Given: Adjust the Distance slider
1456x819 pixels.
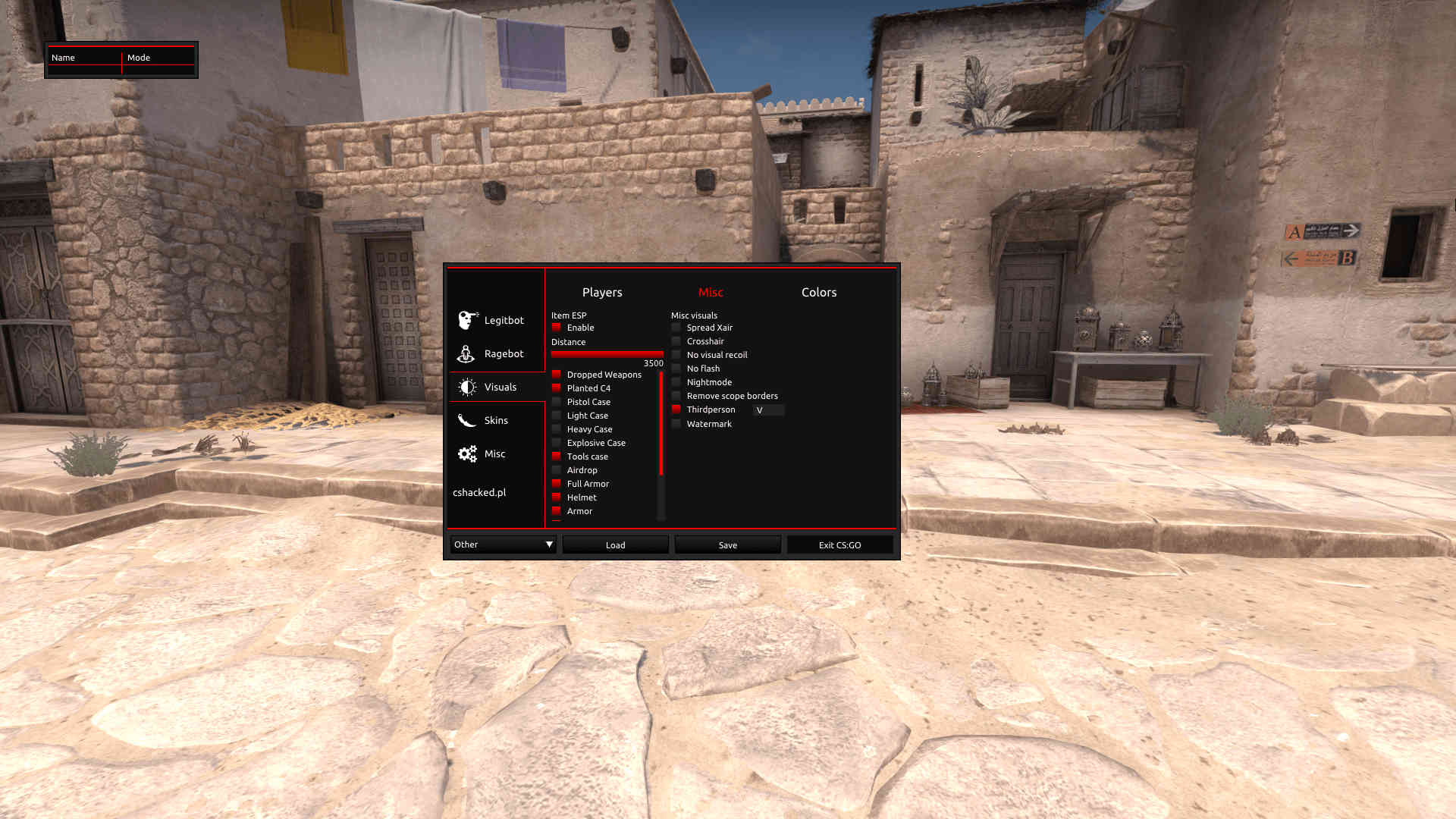Looking at the screenshot, I should coord(607,353).
